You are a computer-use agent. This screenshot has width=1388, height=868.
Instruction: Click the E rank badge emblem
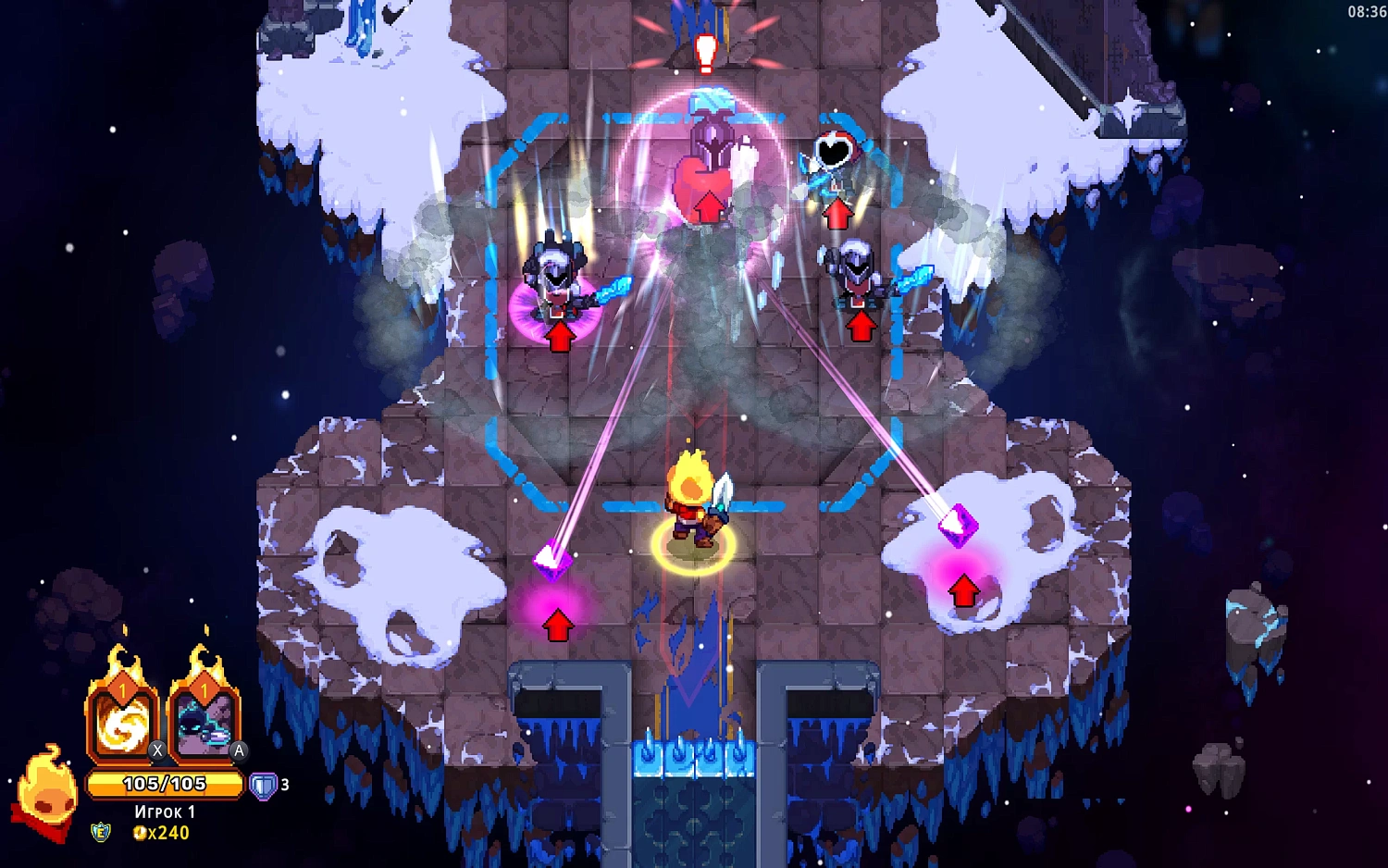pos(101,832)
